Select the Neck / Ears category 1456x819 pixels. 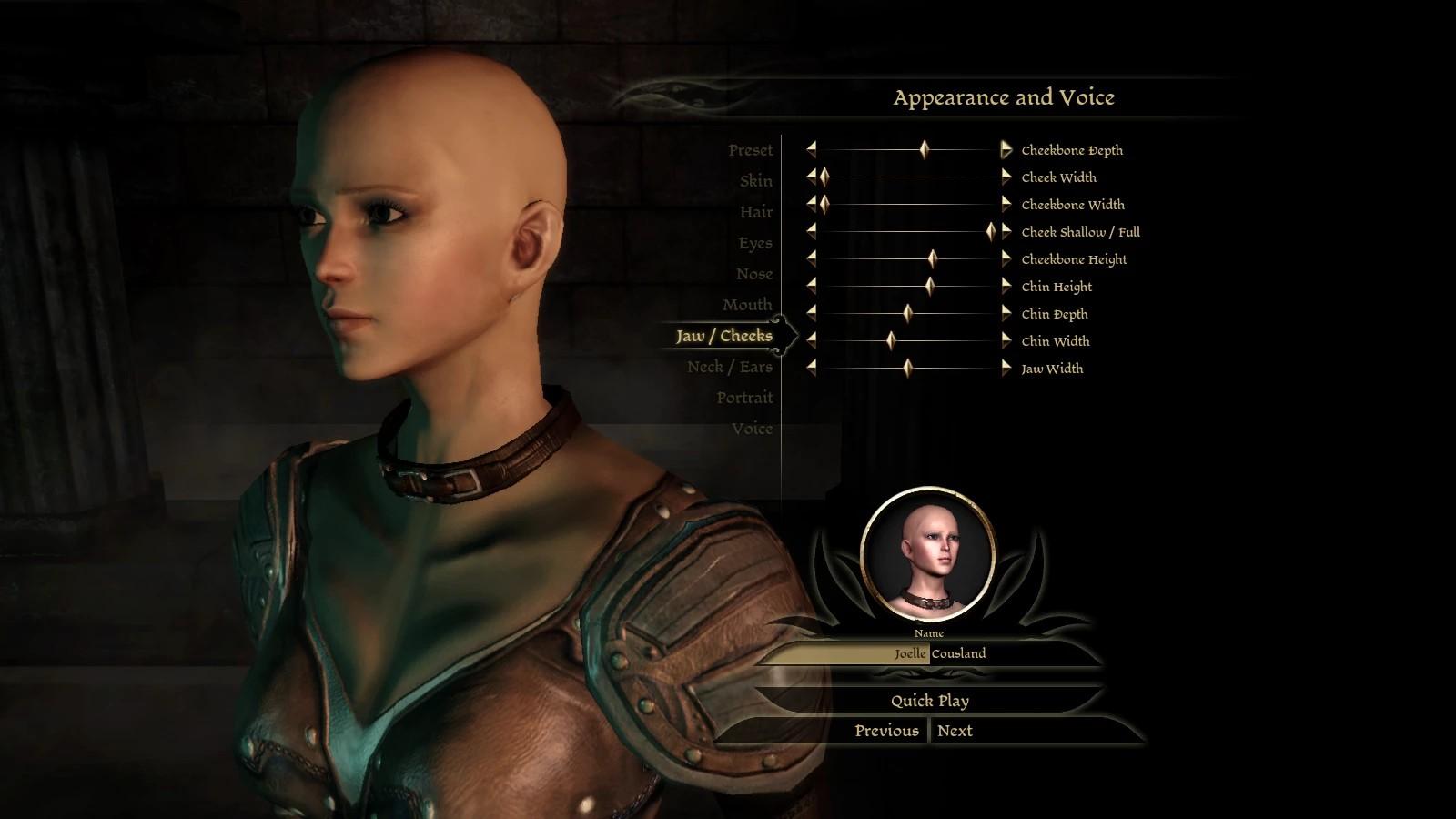(729, 367)
